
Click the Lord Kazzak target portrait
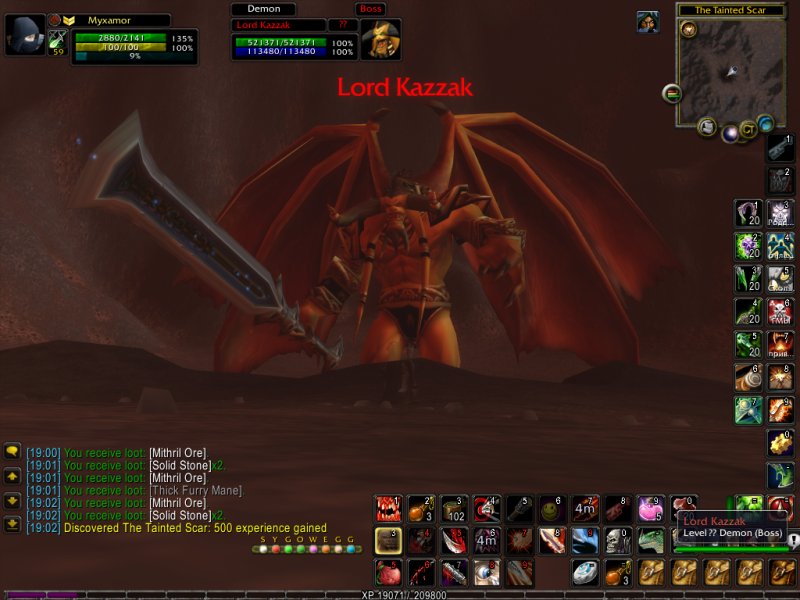pyautogui.click(x=381, y=40)
